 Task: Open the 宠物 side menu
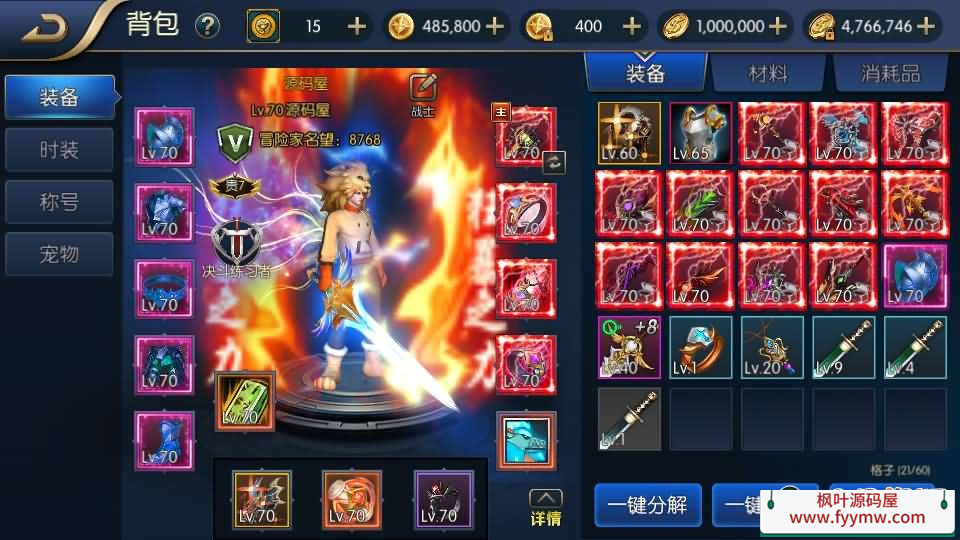(x=60, y=254)
